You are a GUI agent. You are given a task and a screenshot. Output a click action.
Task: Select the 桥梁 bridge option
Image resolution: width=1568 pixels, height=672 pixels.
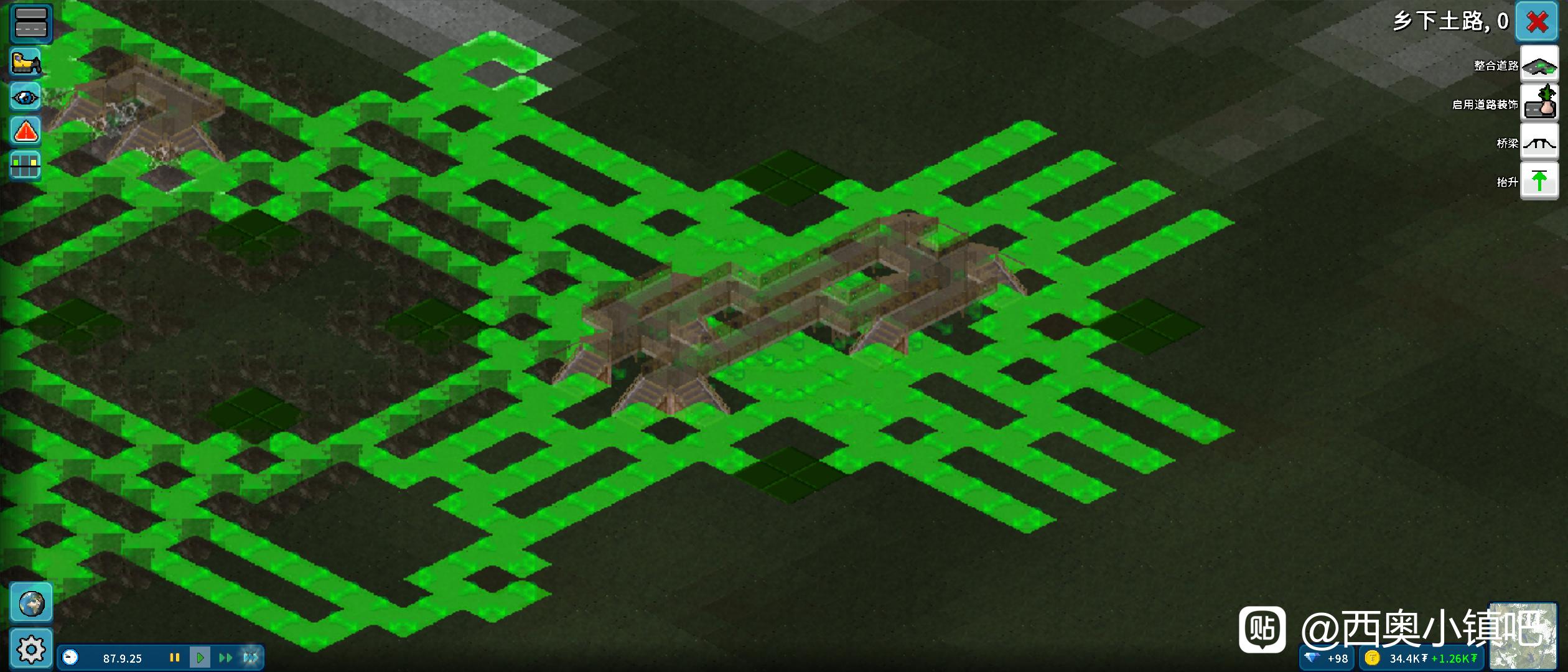[x=1539, y=142]
